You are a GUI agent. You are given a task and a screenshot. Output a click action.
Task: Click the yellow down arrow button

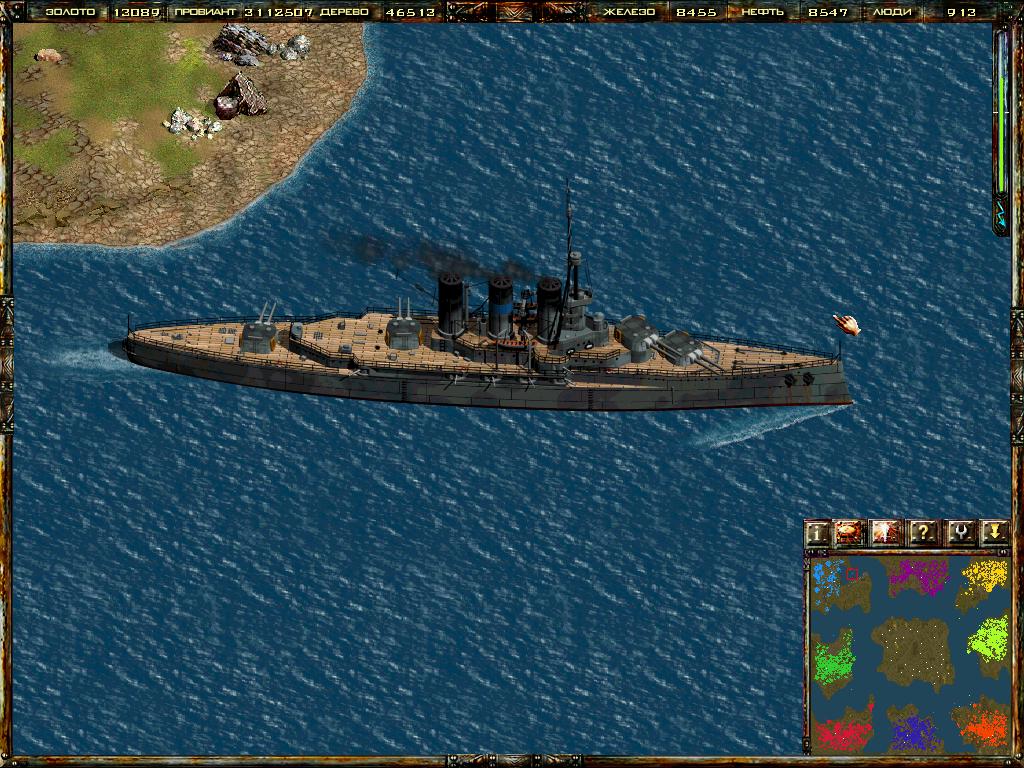[993, 533]
